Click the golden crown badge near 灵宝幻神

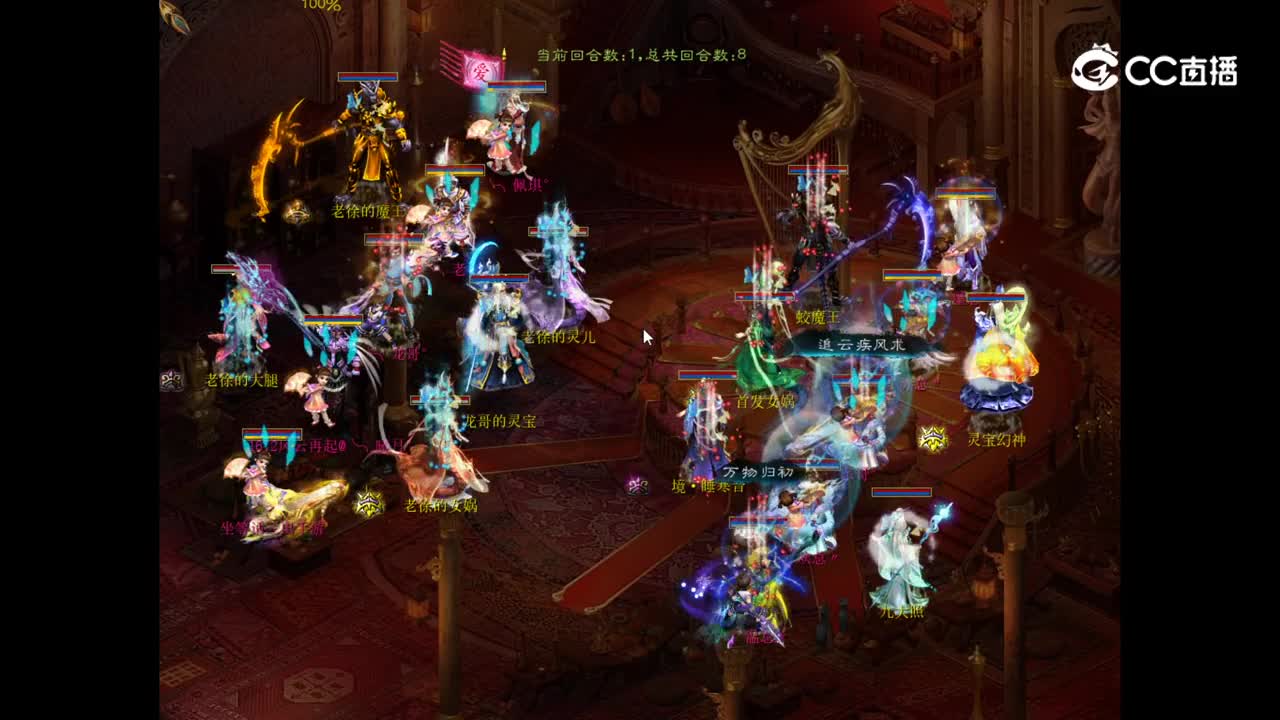(x=931, y=438)
